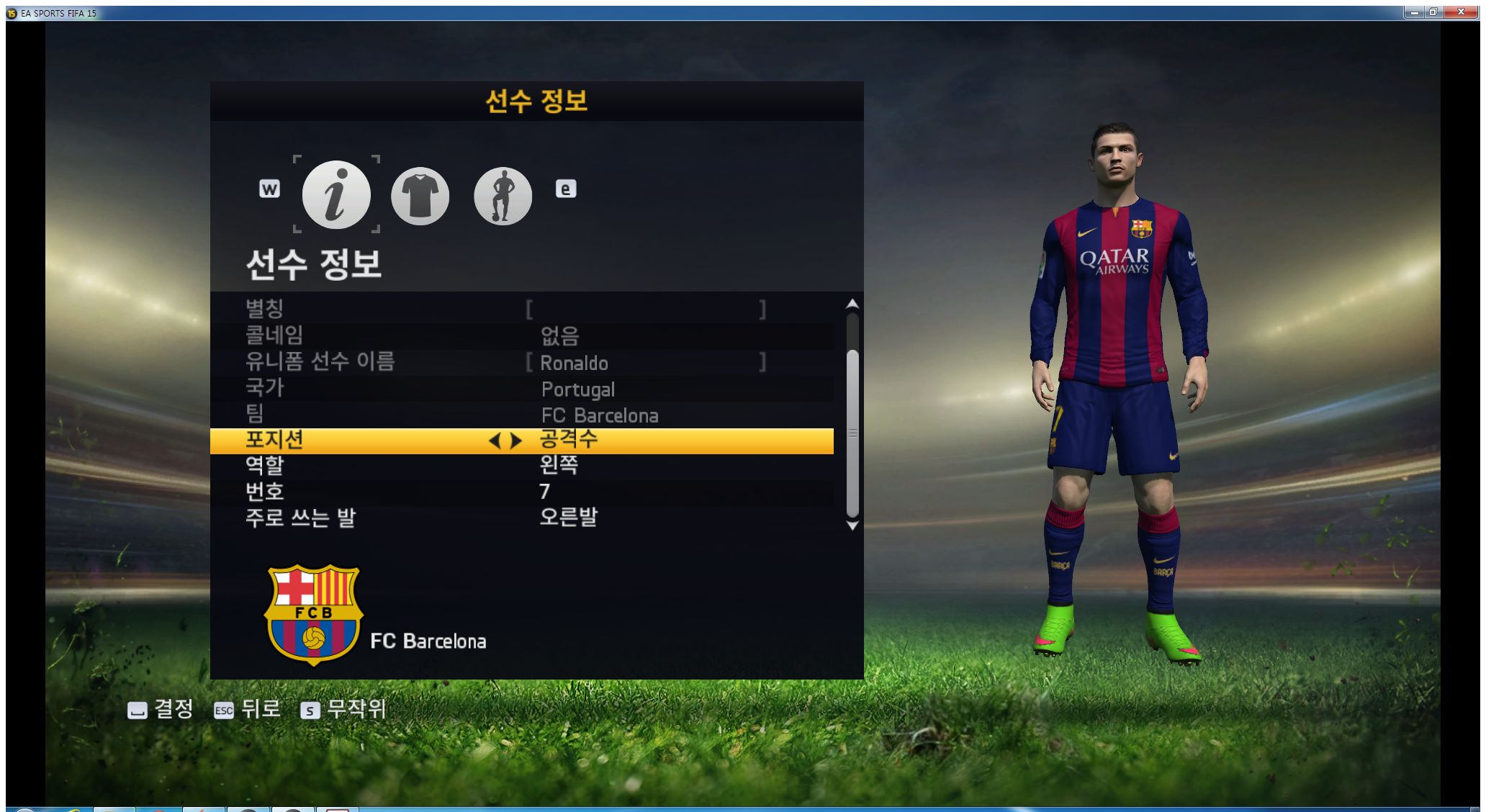The height and width of the screenshot is (812, 1486).
Task: Switch to the jersey shirt tab
Action: [x=420, y=196]
